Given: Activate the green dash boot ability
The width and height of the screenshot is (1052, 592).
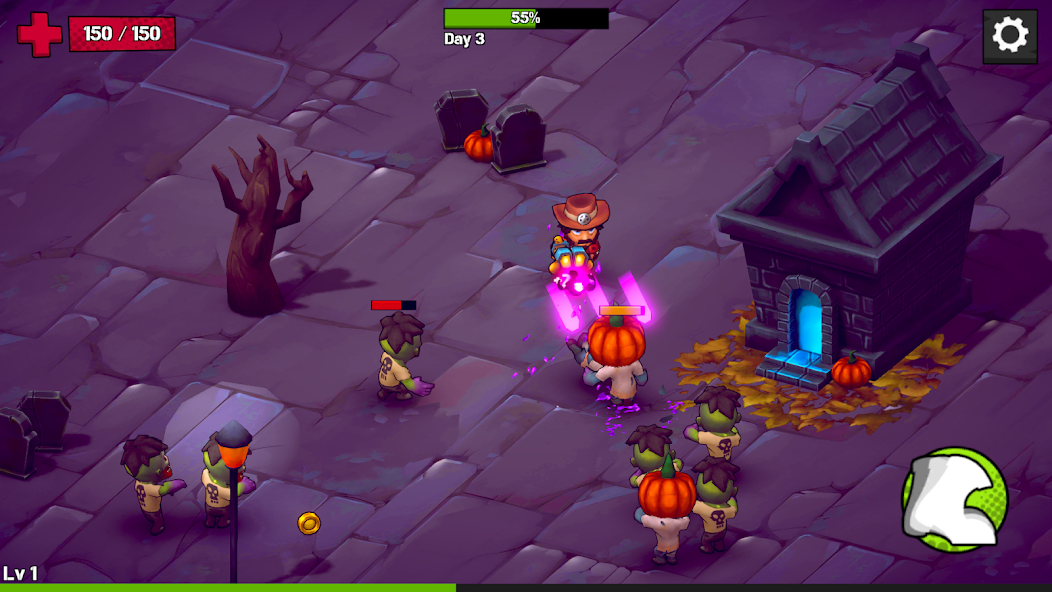Looking at the screenshot, I should 954,499.
